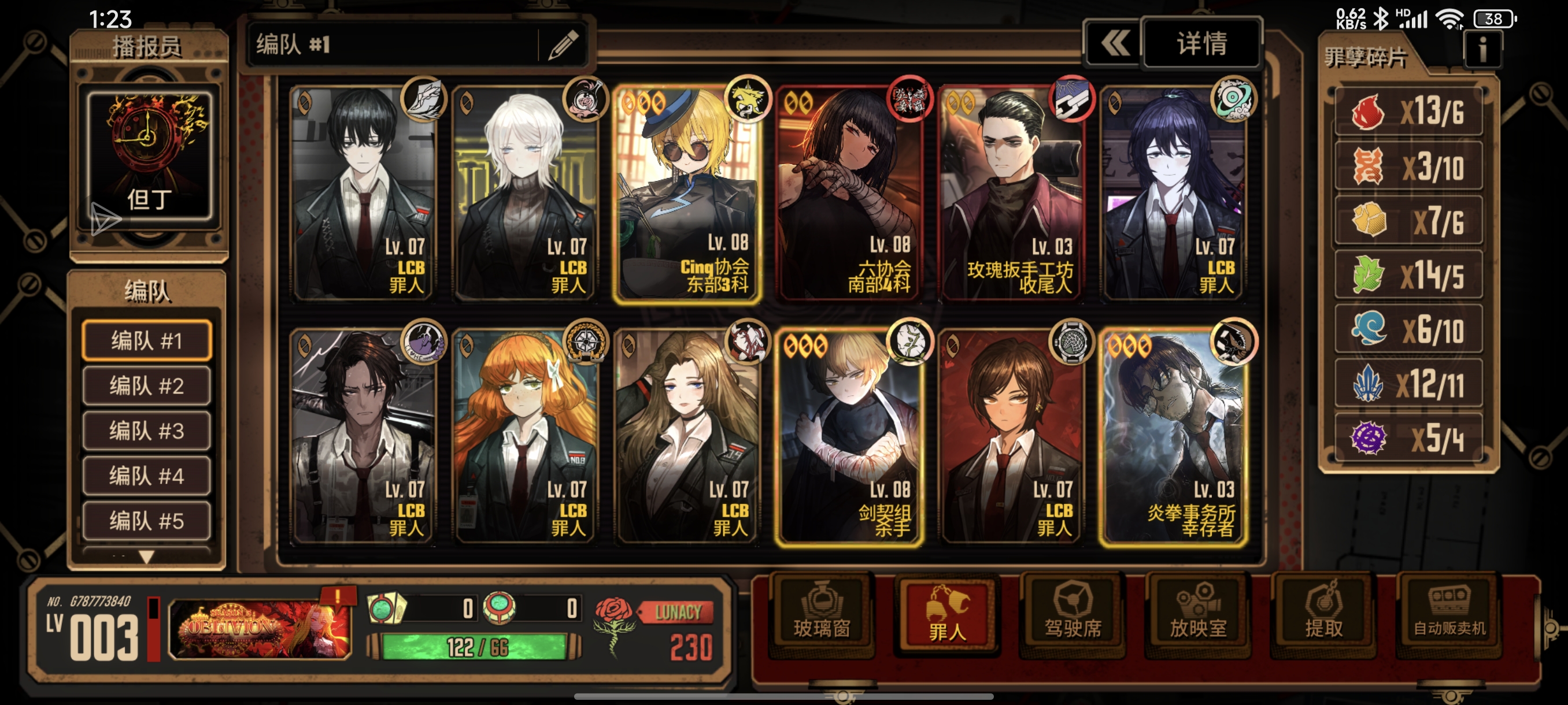Viewport: 1568px width, 705px height.
Task: Switch to 编队 #3
Action: click(x=147, y=431)
